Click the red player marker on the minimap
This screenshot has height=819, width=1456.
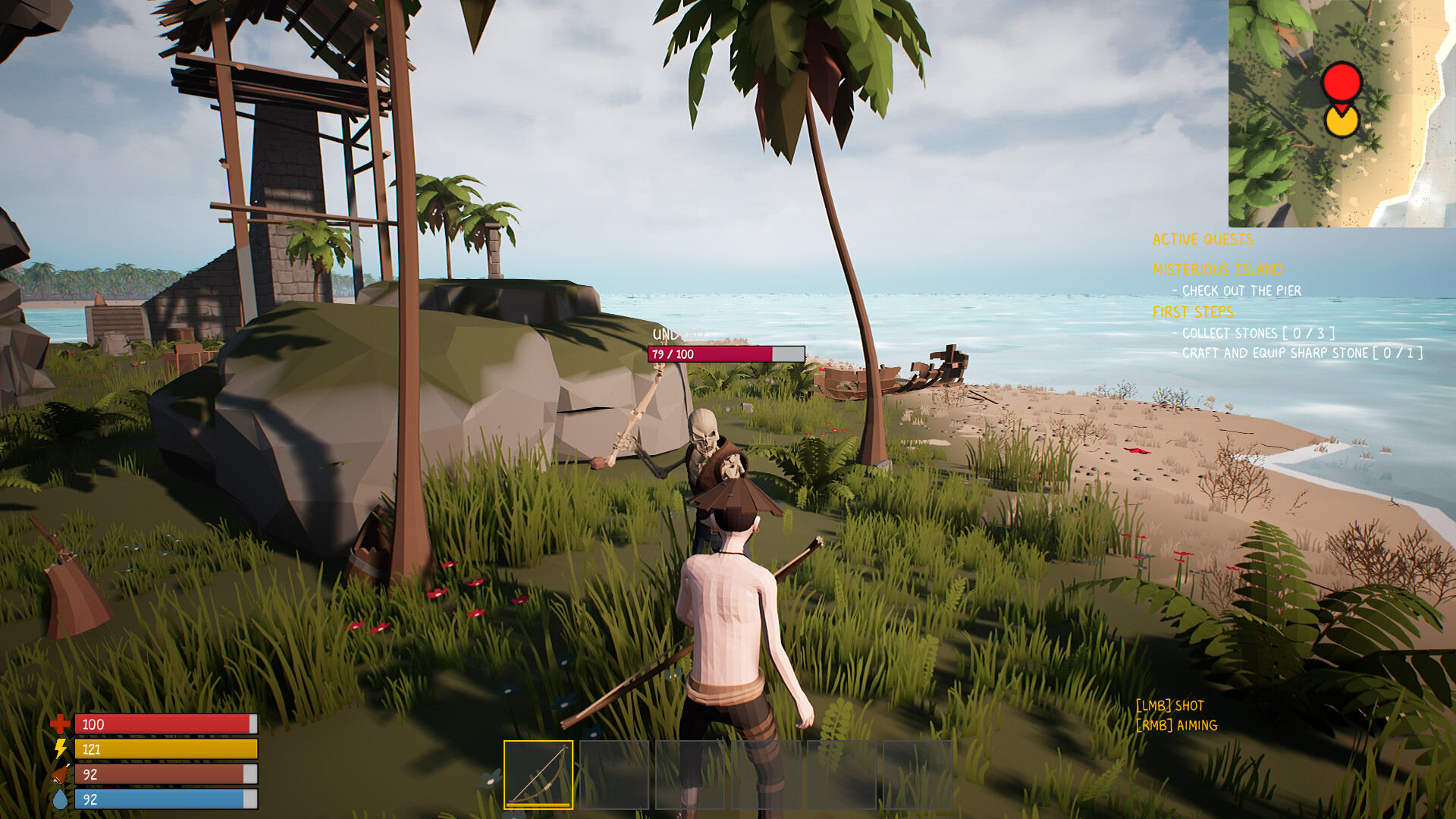(x=1342, y=83)
